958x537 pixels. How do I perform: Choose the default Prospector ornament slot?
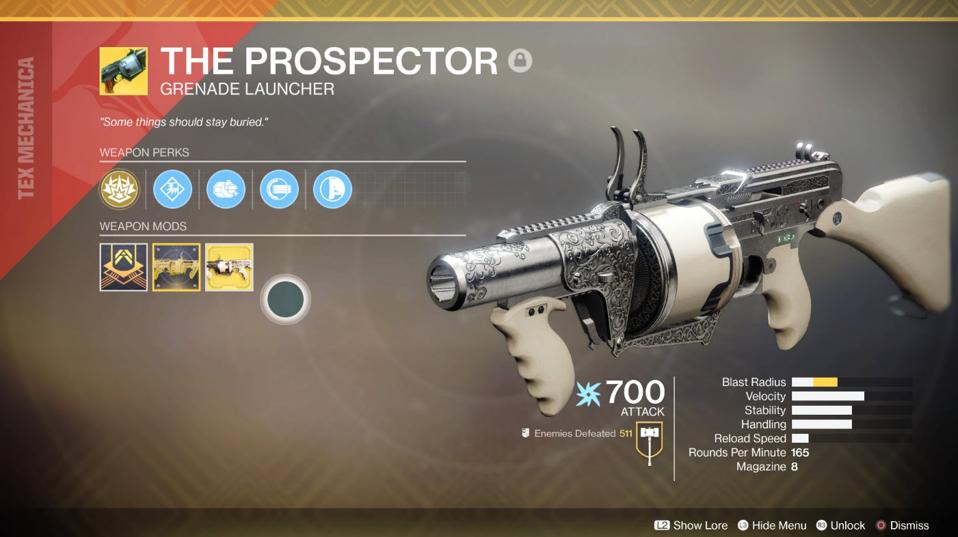pyautogui.click(x=229, y=267)
